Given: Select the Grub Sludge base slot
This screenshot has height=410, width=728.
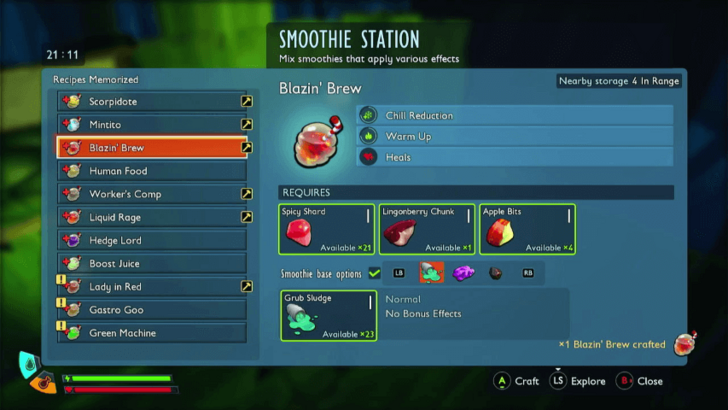Looking at the screenshot, I should click(x=327, y=315).
